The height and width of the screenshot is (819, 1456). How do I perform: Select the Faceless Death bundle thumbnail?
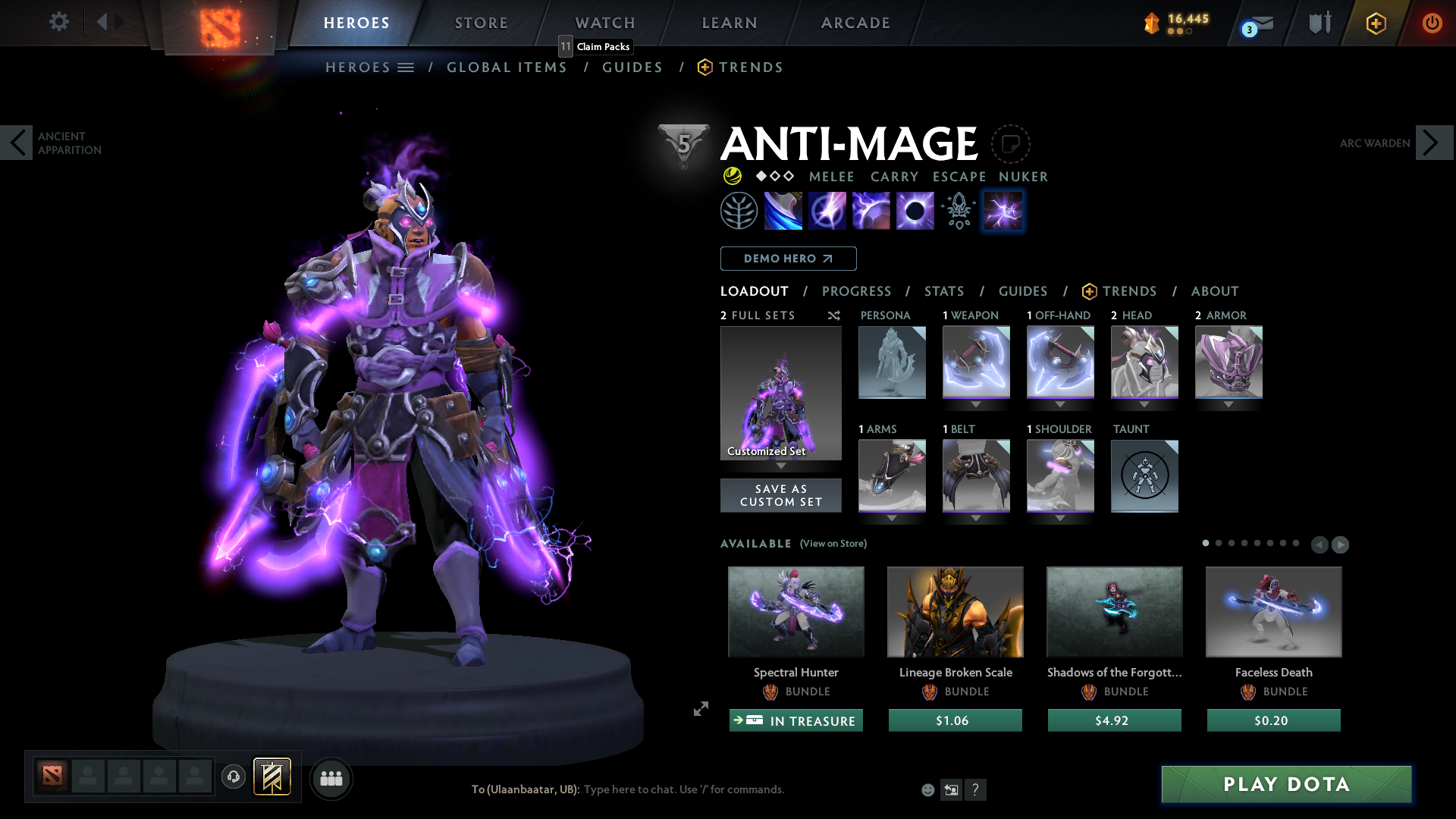pos(1273,611)
